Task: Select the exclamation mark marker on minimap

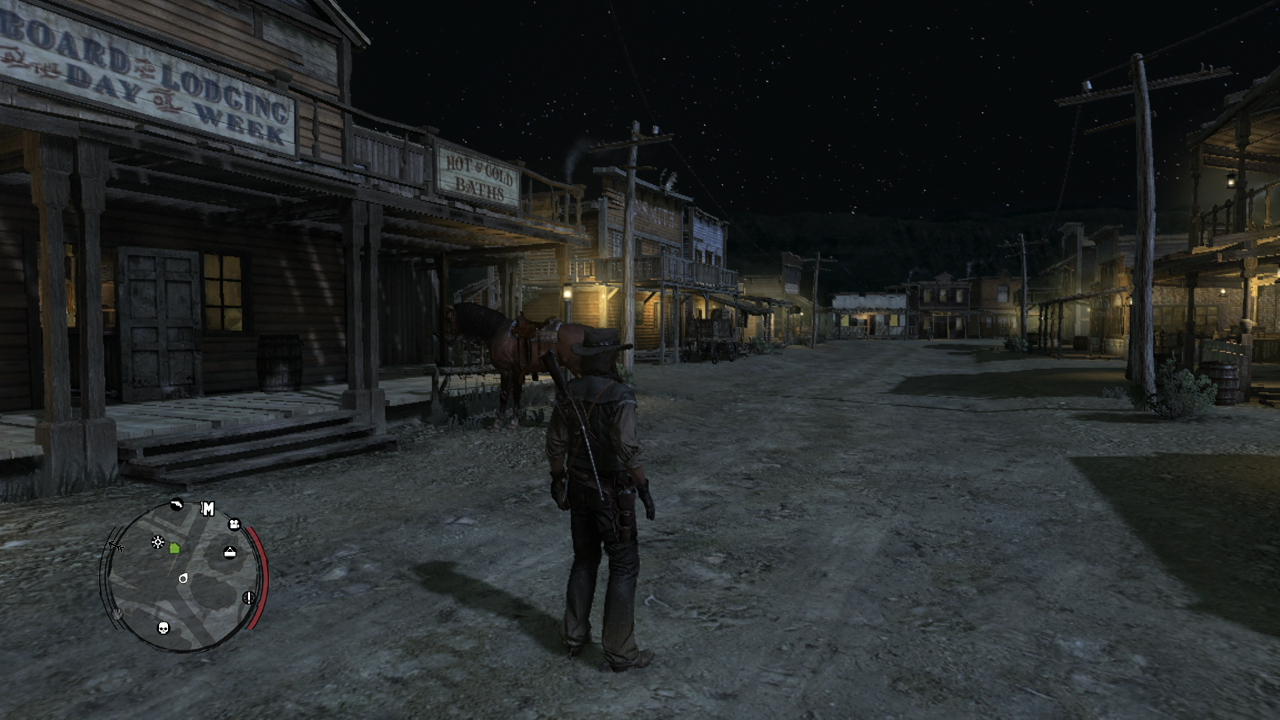Action: click(248, 597)
